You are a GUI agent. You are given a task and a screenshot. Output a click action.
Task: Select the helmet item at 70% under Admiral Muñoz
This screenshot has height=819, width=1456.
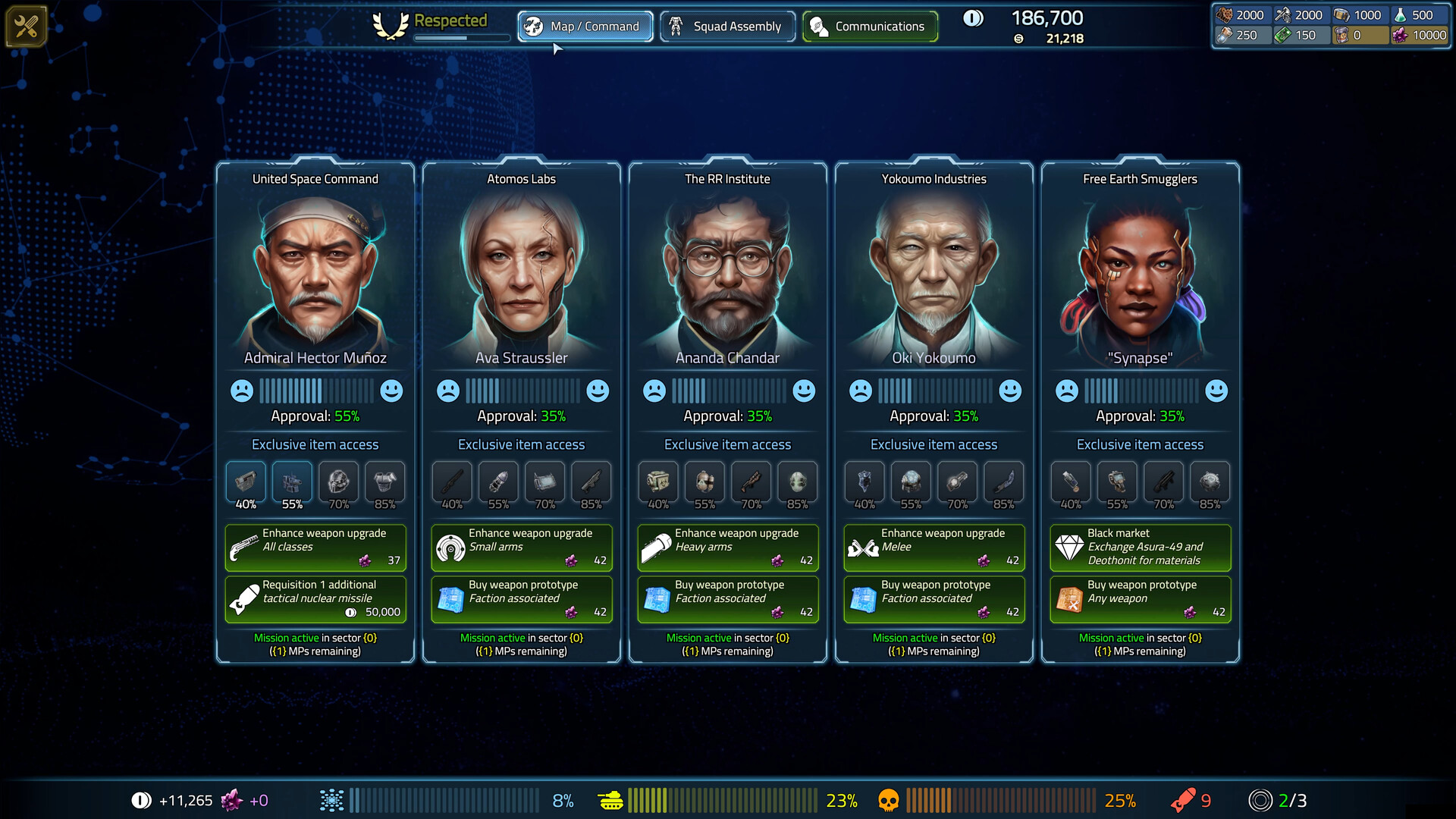point(338,482)
